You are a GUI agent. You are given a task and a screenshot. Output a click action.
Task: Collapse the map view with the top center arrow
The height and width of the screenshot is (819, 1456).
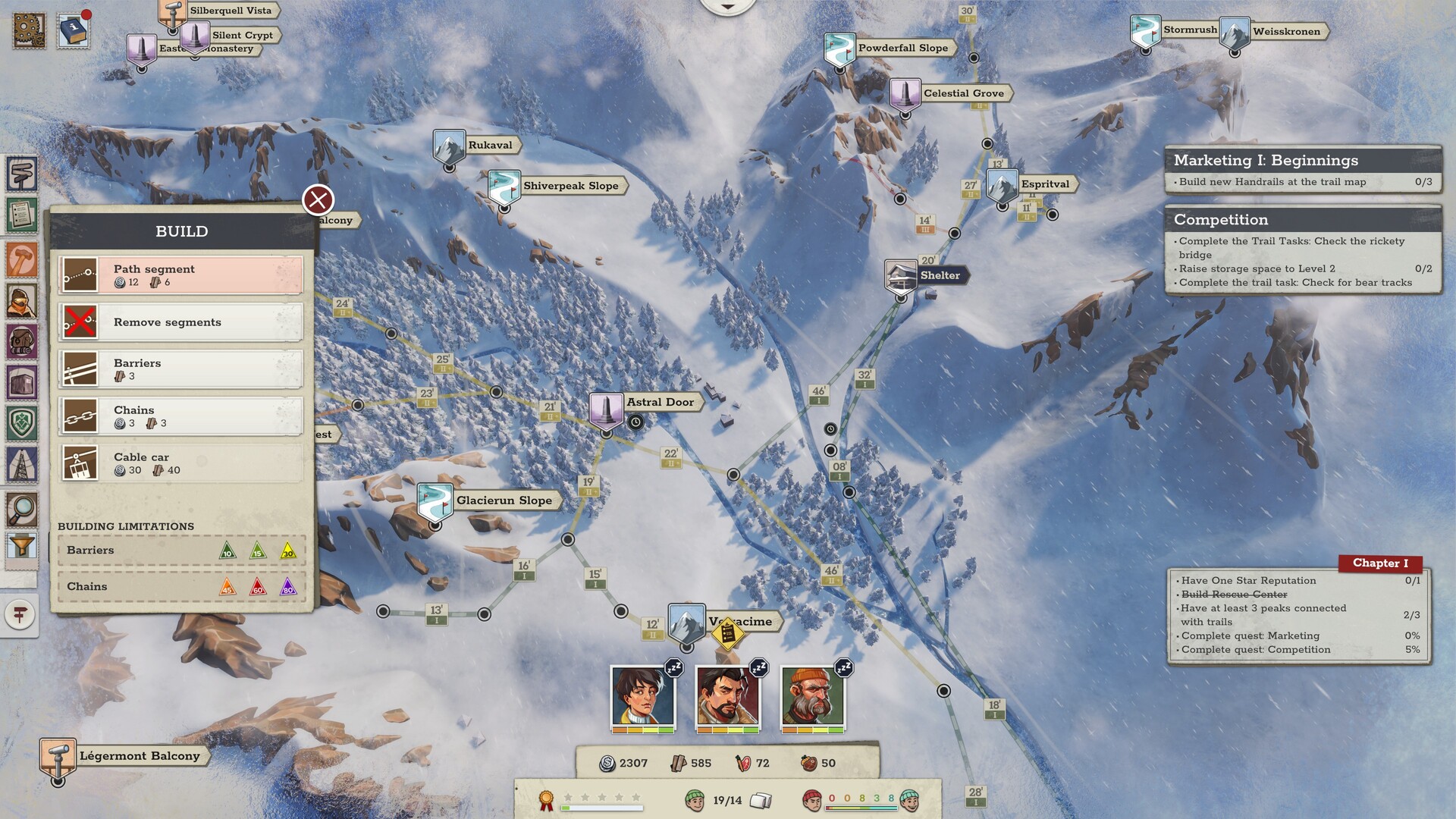726,6
